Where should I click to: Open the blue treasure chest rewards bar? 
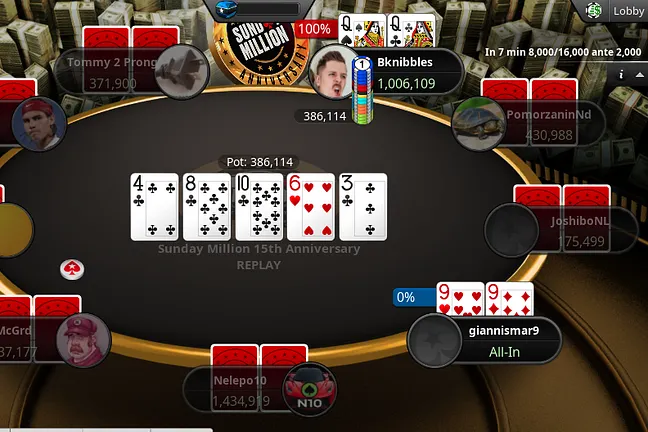[x=258, y=8]
